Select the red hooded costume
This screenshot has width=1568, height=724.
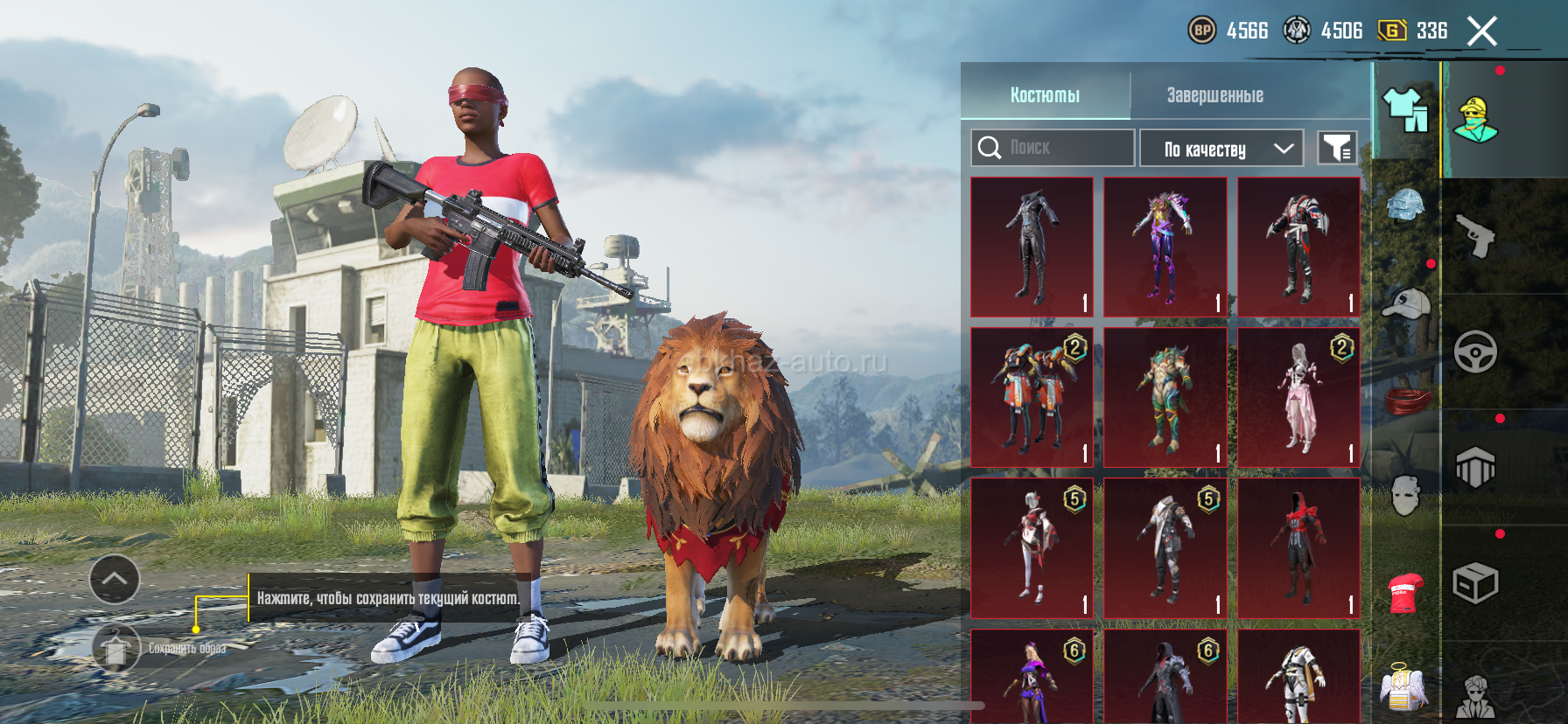pyautogui.click(x=1298, y=548)
